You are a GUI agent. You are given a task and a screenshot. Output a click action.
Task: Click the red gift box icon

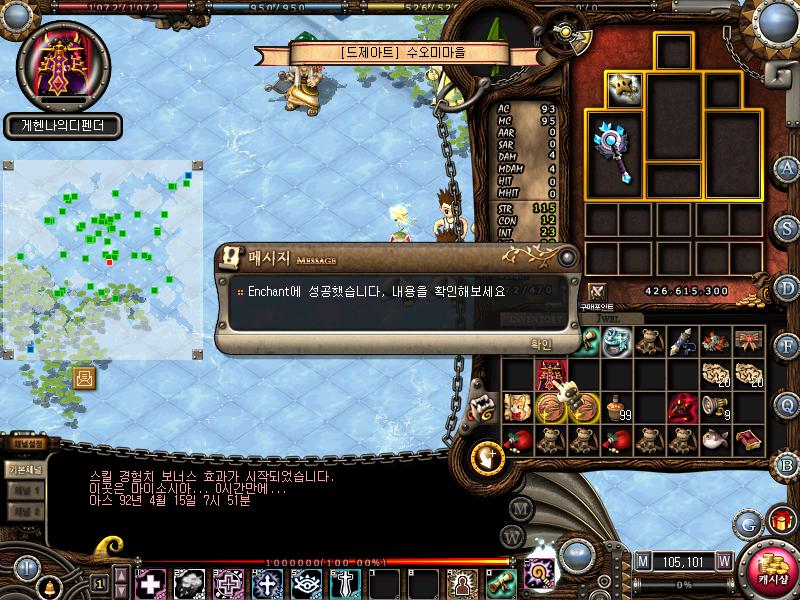[x=777, y=521]
